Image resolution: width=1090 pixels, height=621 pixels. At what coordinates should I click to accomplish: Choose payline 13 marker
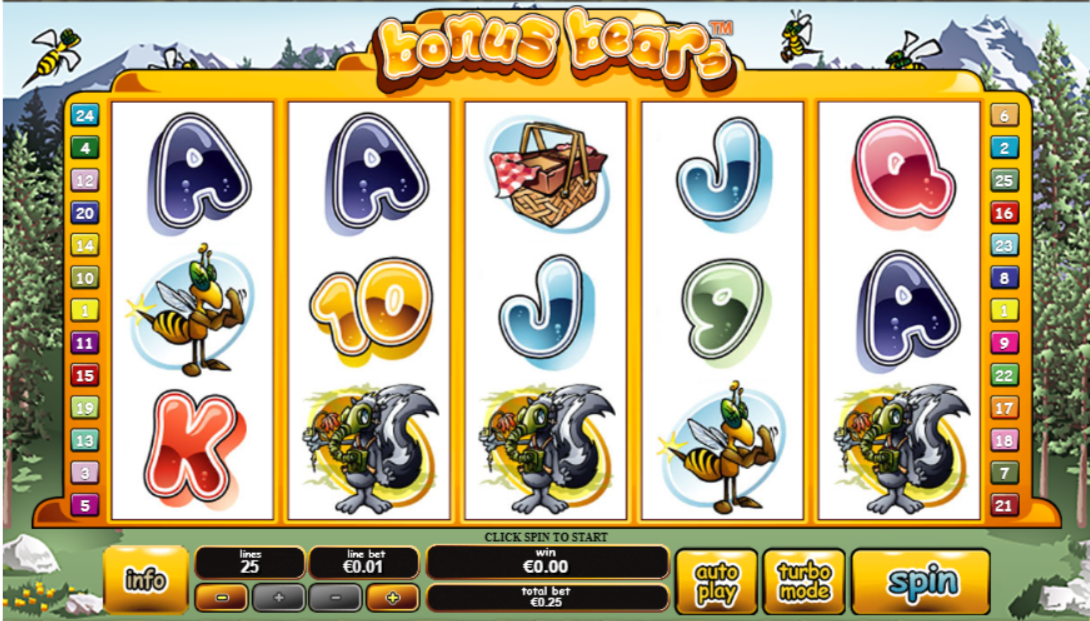coord(85,440)
